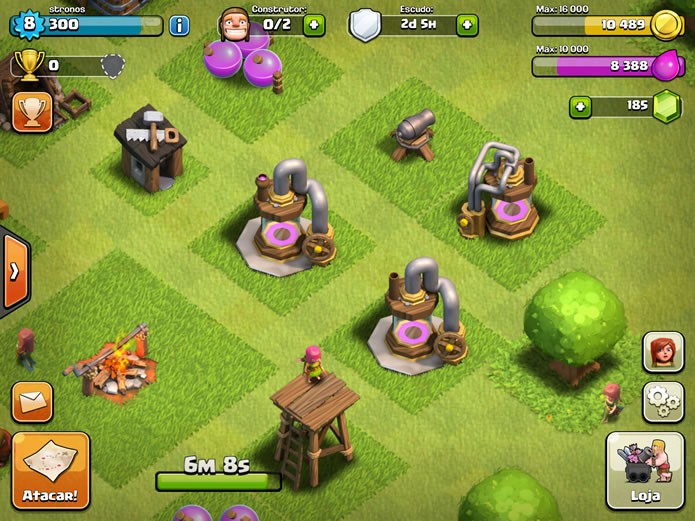This screenshot has height=521, width=695.
Task: Show player info with blue i button
Action: coord(180,26)
